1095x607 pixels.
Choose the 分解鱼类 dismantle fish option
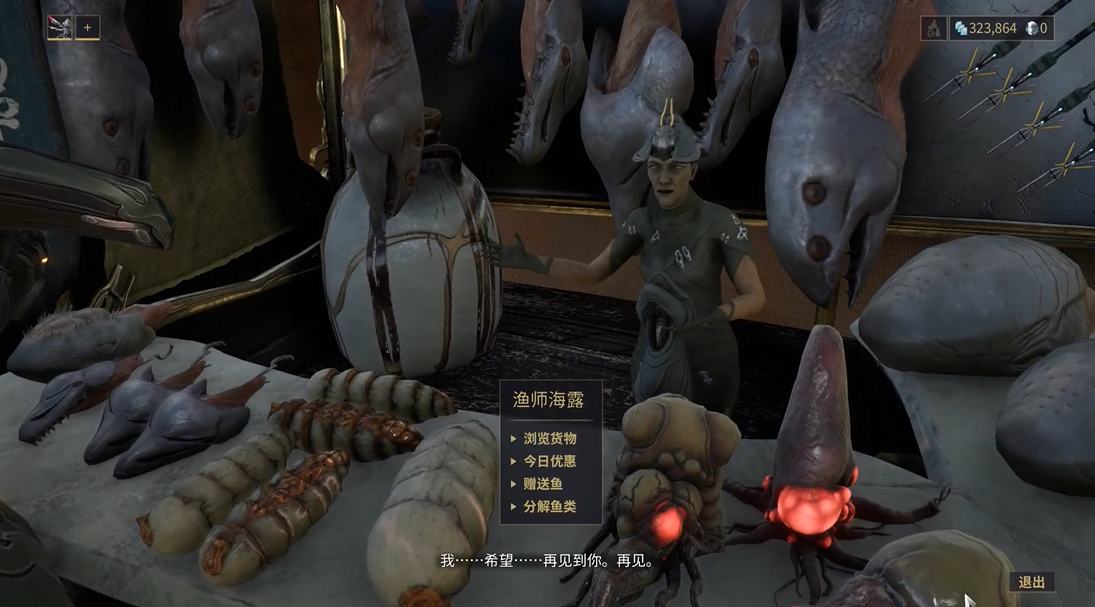(x=550, y=507)
